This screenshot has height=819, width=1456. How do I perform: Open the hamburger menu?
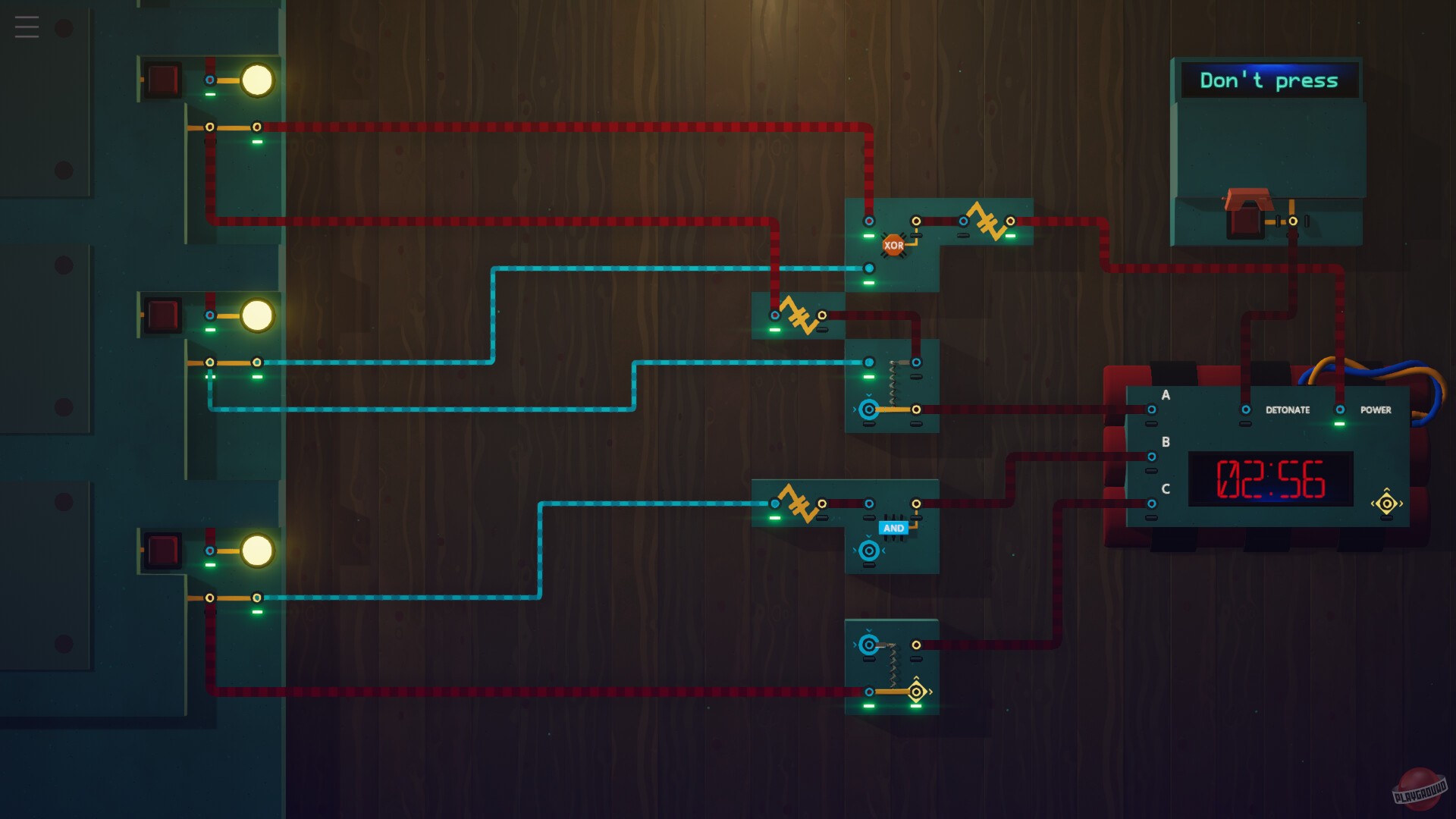click(27, 26)
